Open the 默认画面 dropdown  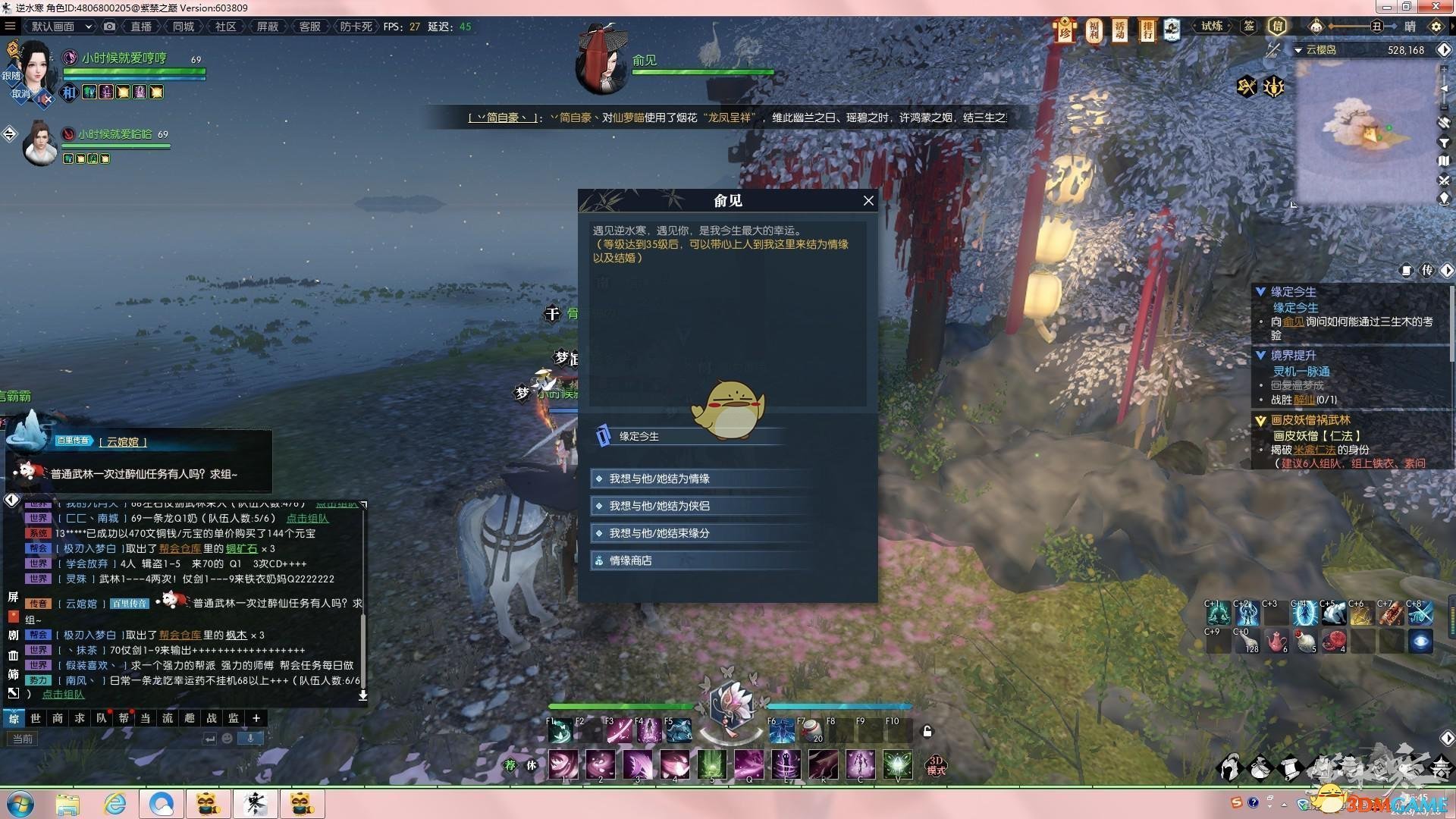click(60, 27)
